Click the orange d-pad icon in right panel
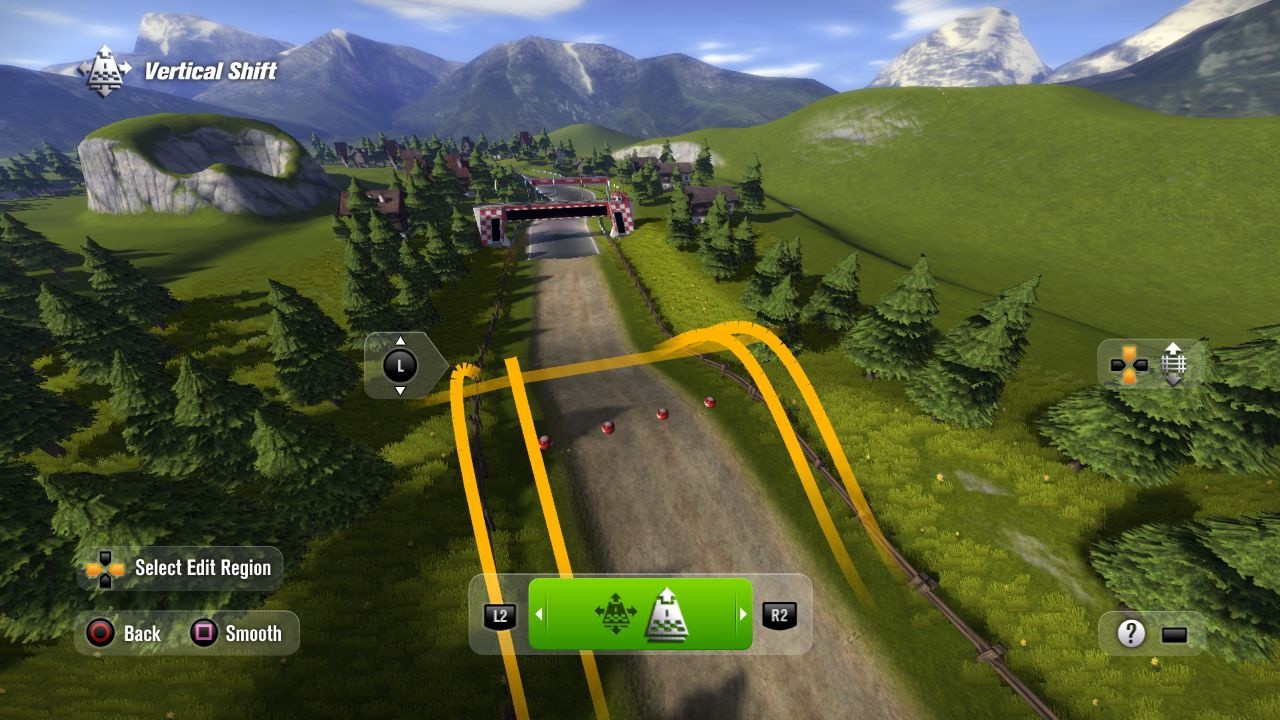Image resolution: width=1280 pixels, height=720 pixels. click(1128, 365)
